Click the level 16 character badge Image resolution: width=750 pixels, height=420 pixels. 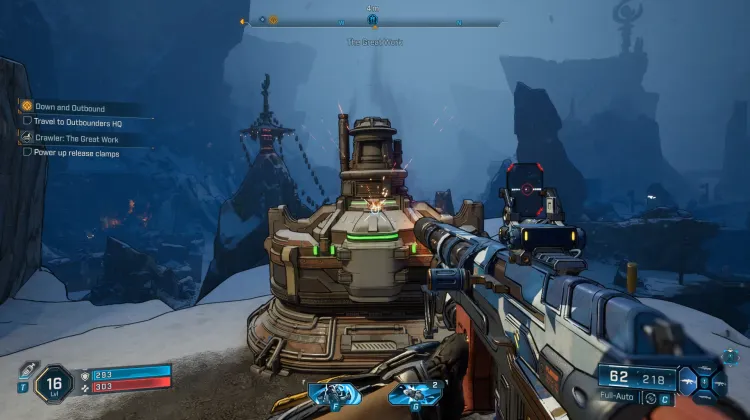point(56,381)
